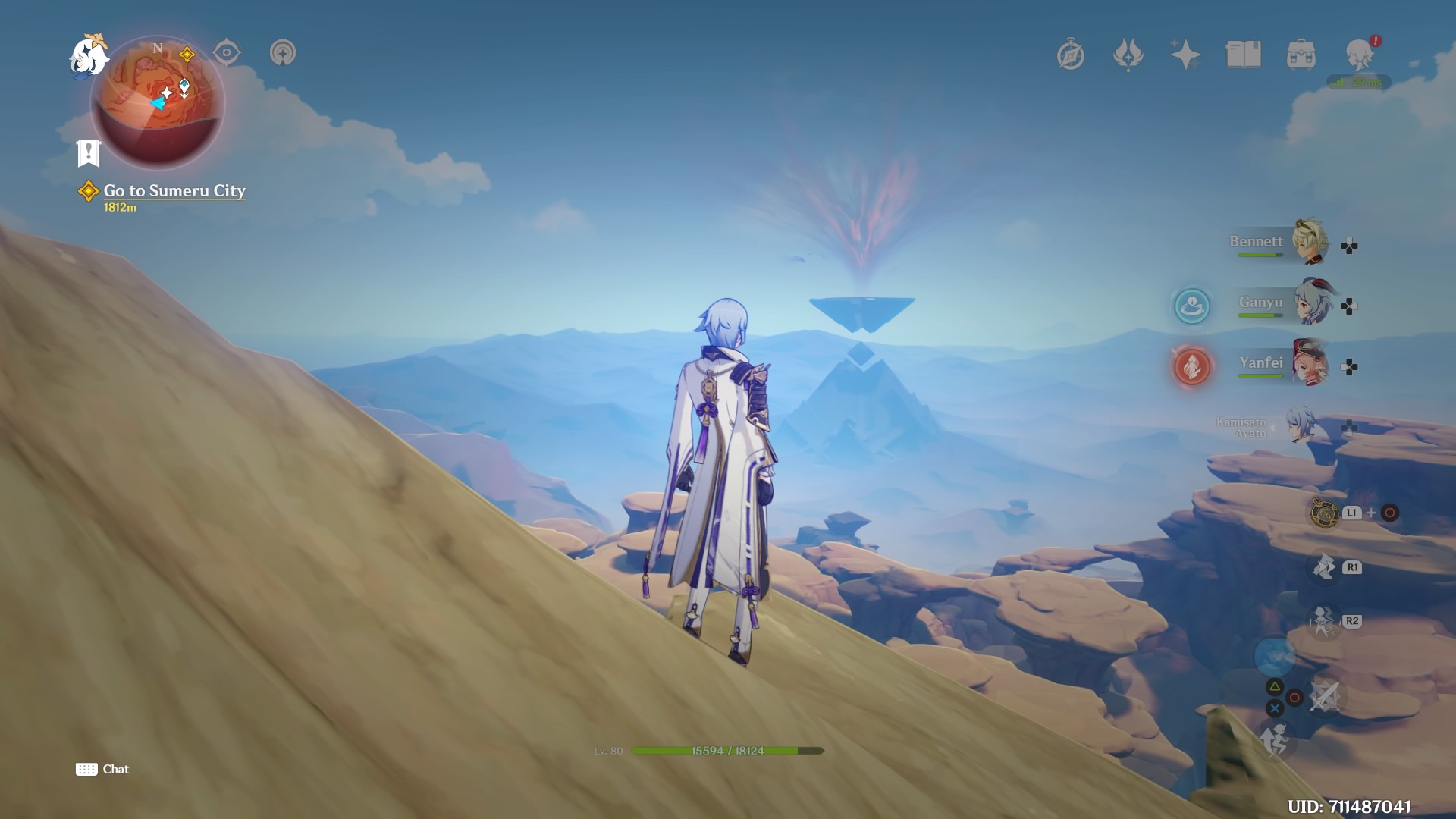Open the Inventory backpack icon

pos(1301,54)
